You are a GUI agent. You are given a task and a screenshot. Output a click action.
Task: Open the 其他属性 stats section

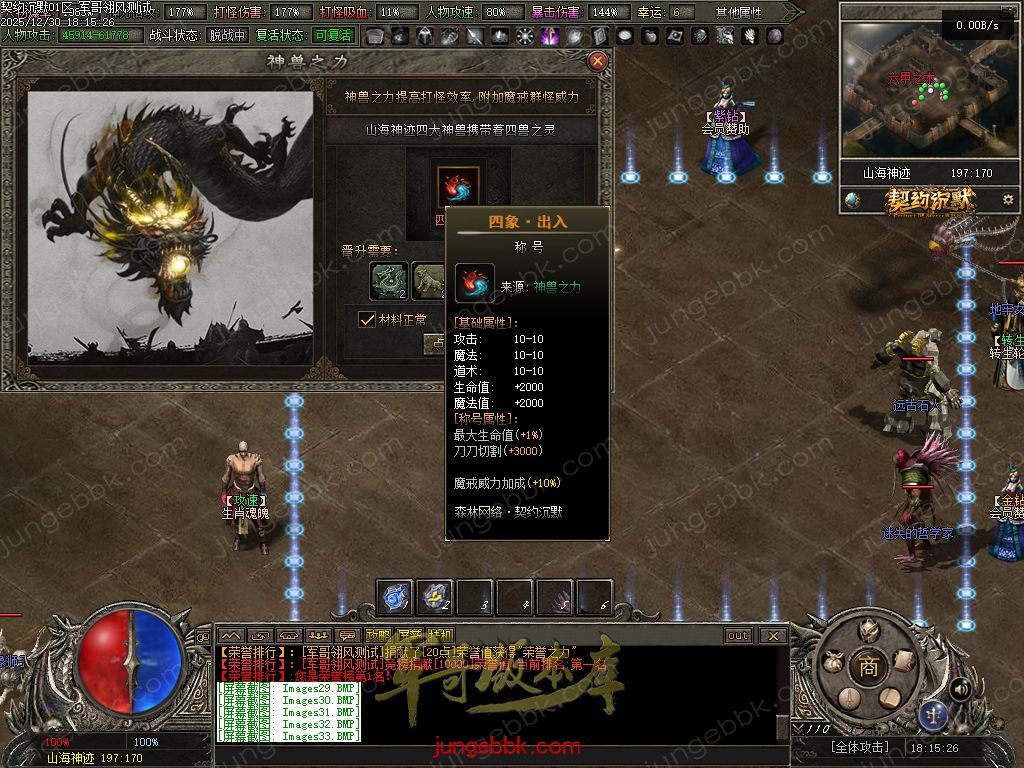point(738,13)
